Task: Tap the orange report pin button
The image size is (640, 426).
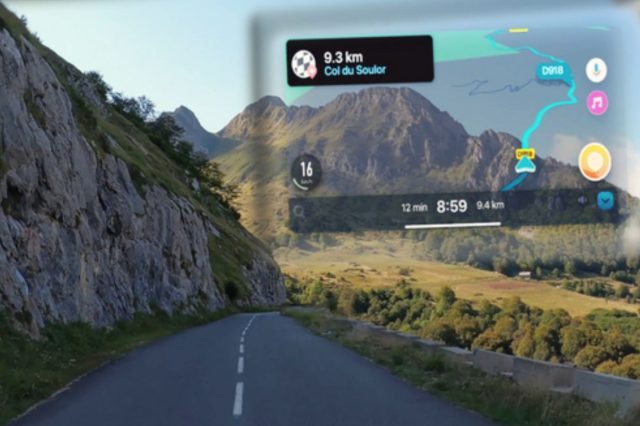Action: click(594, 161)
